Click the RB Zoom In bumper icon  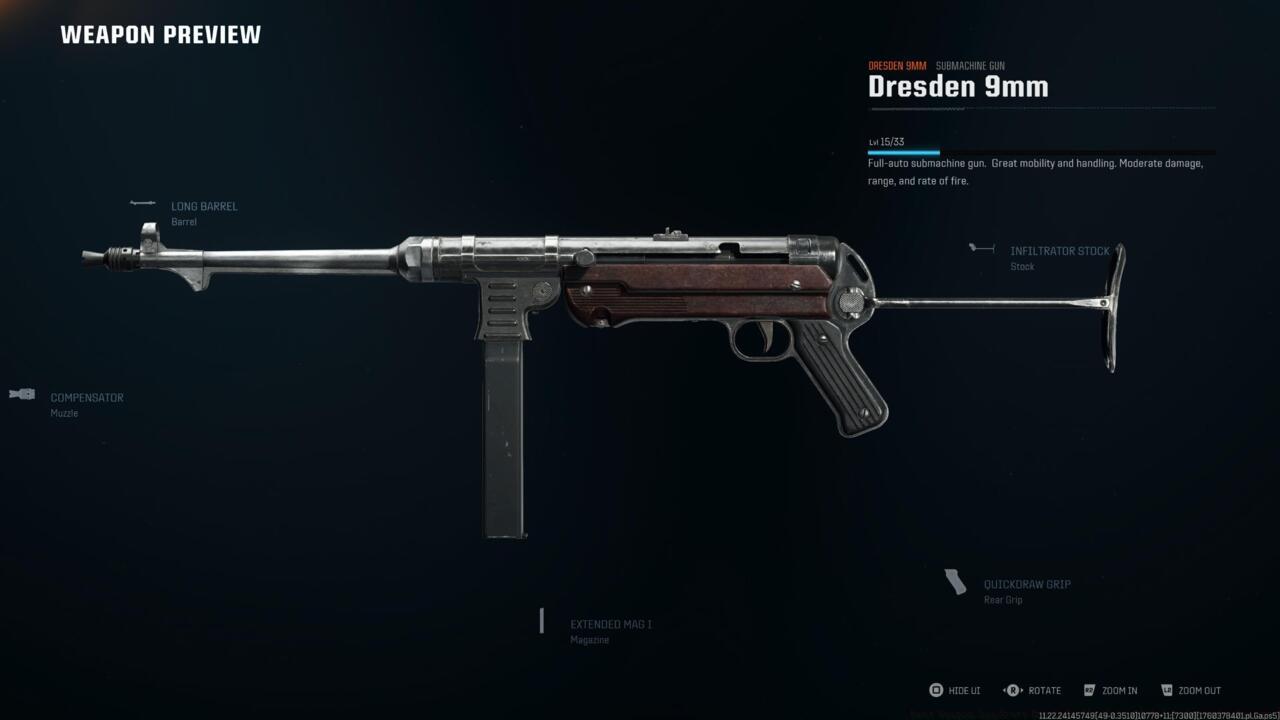[1089, 690]
